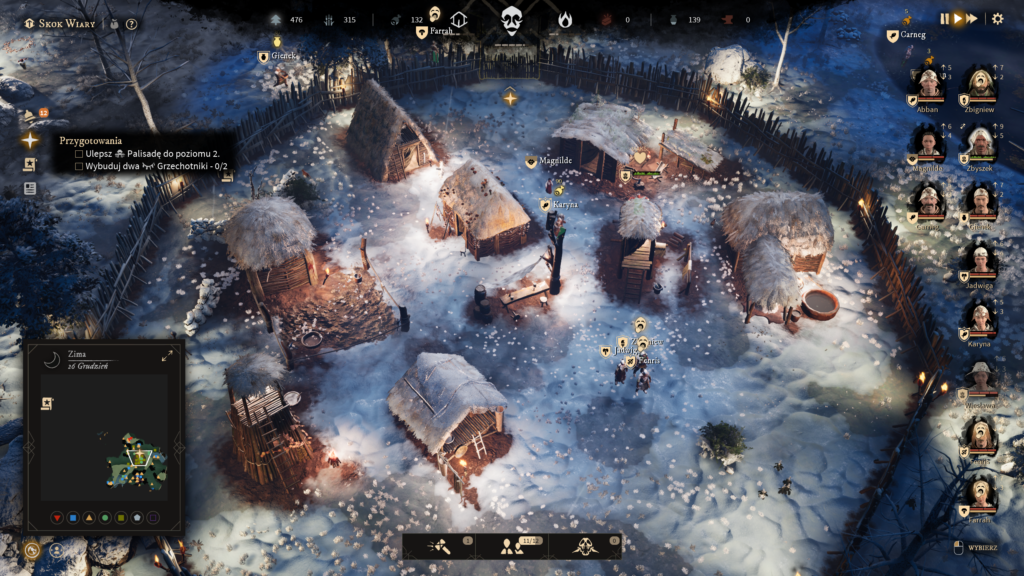This screenshot has width=1024, height=576.
Task: Expand the minimap with the arrows icon
Action: pos(167,355)
